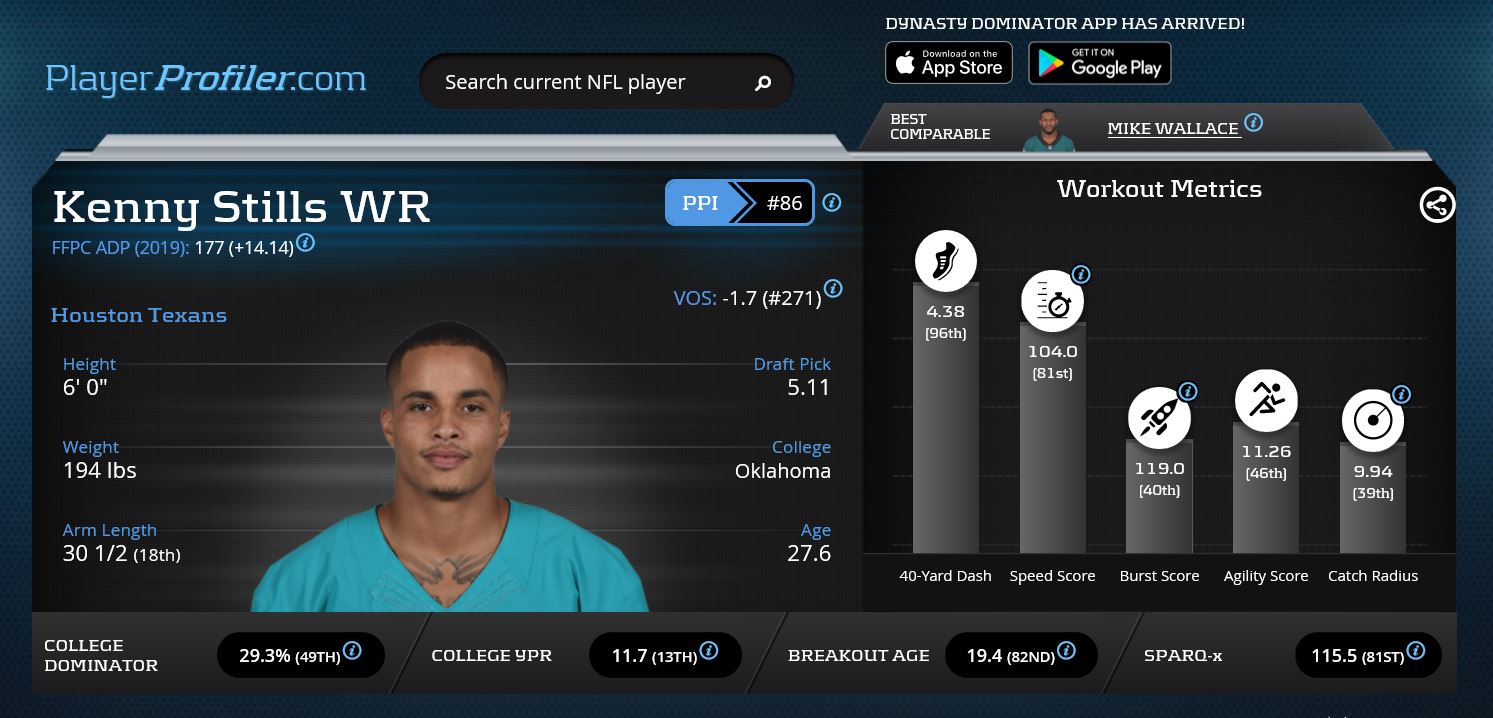Click the PlayerProfiler.com logo

[x=206, y=79]
